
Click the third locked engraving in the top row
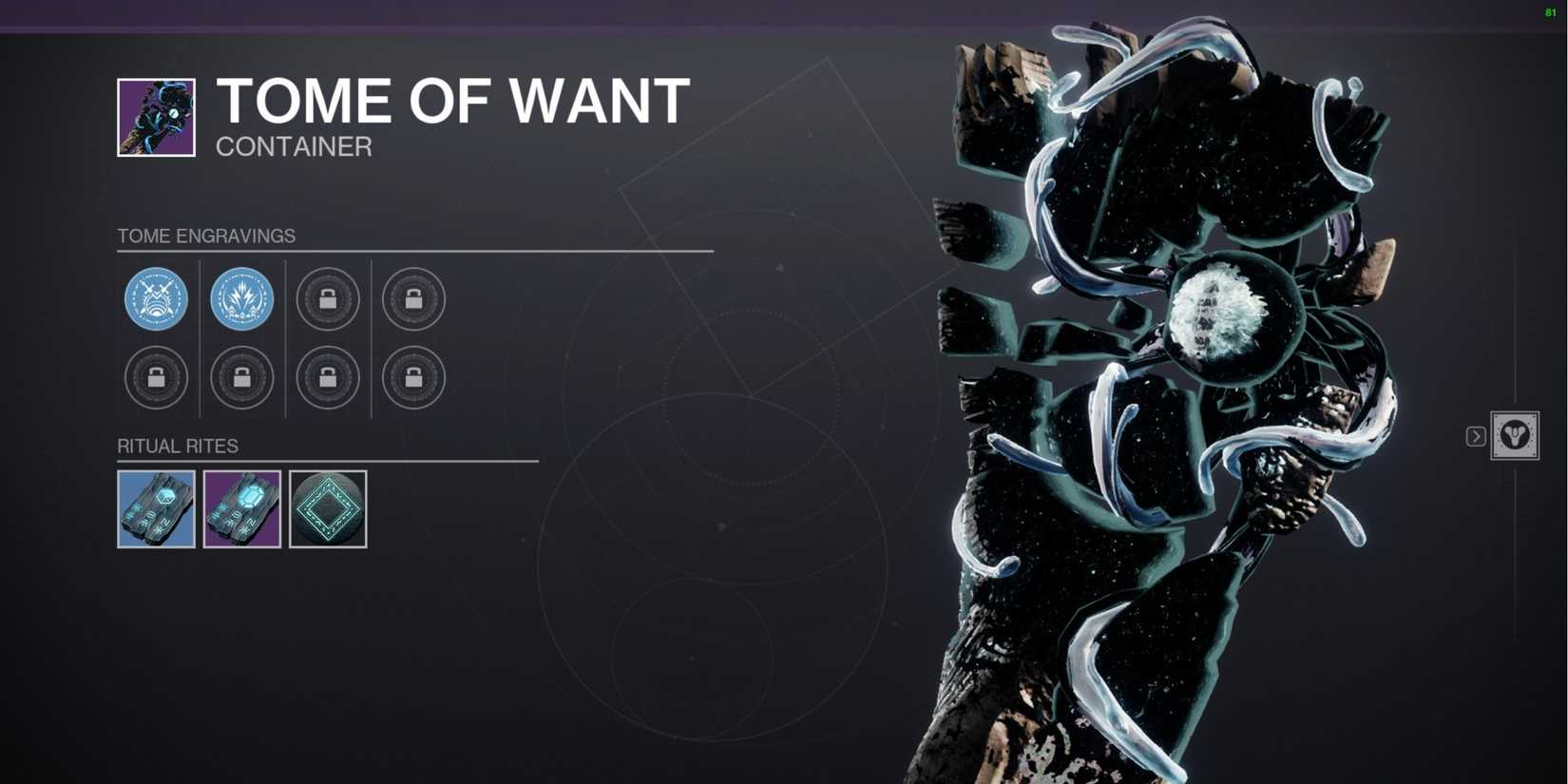point(328,299)
